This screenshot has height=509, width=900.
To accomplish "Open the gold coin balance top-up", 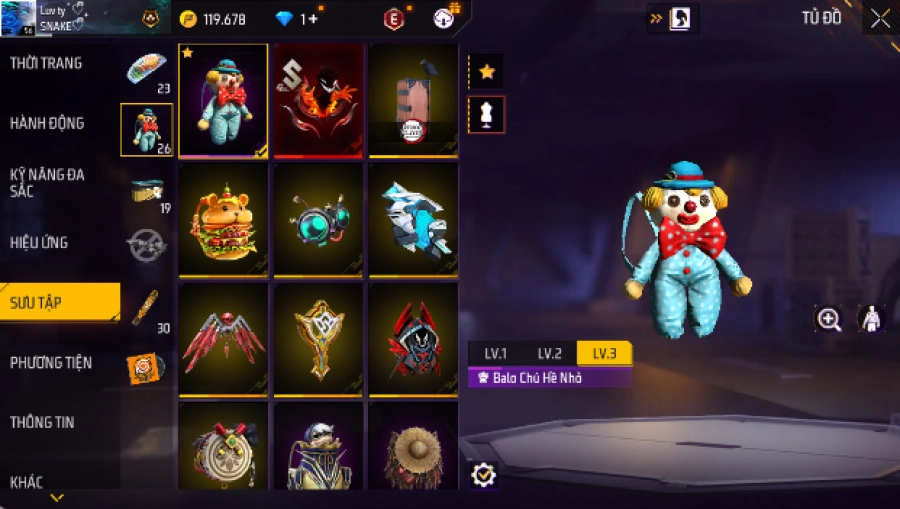I will tap(212, 19).
